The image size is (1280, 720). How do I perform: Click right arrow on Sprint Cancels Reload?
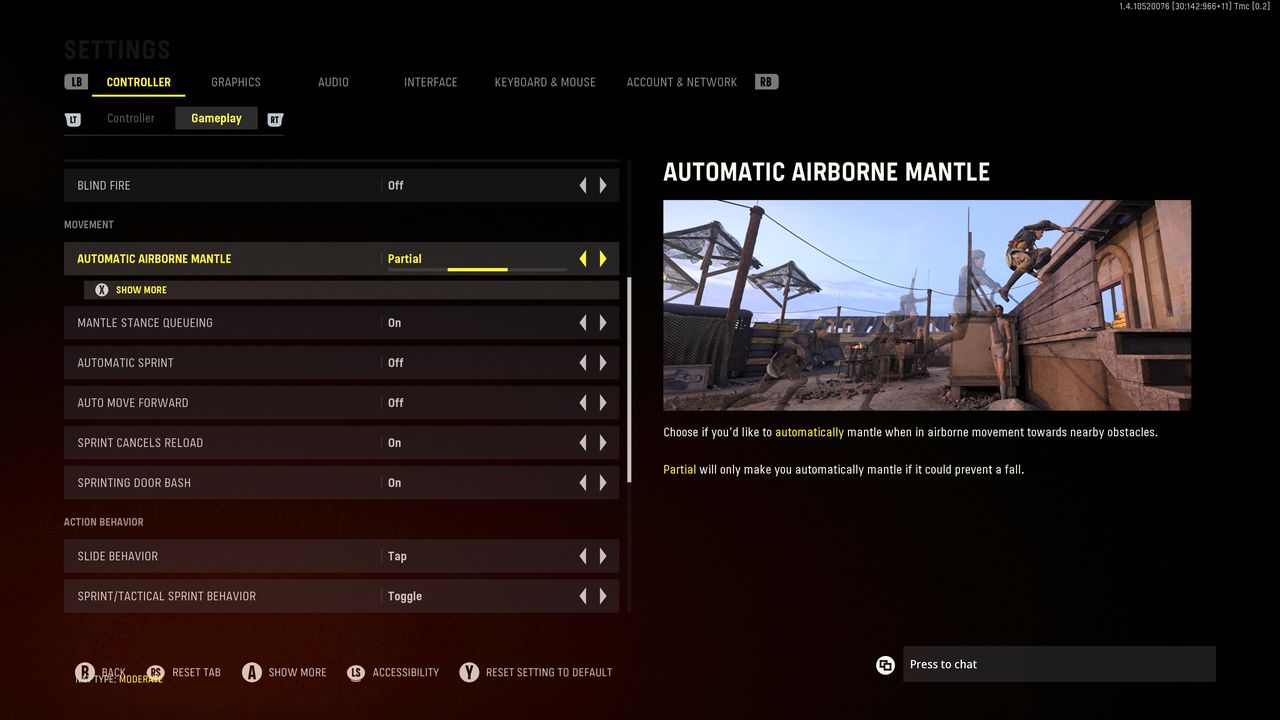coord(603,443)
